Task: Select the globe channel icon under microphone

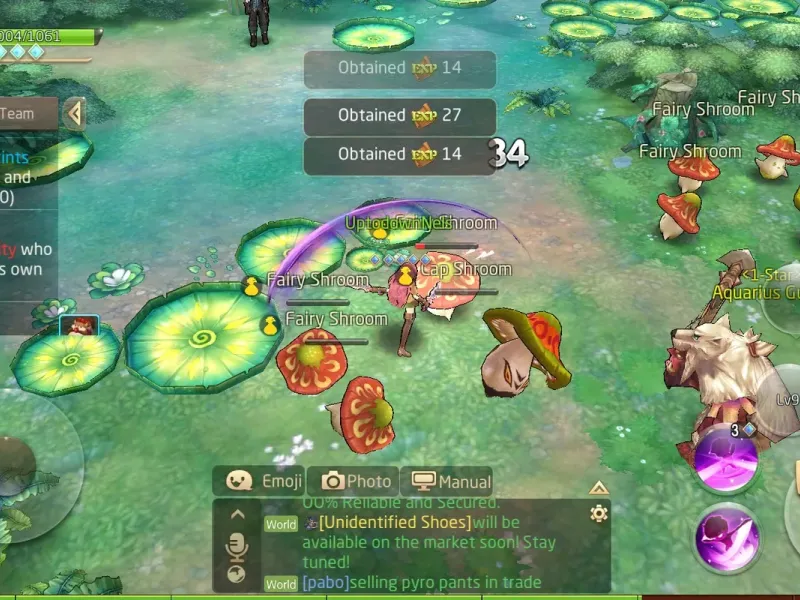Action: point(237,574)
